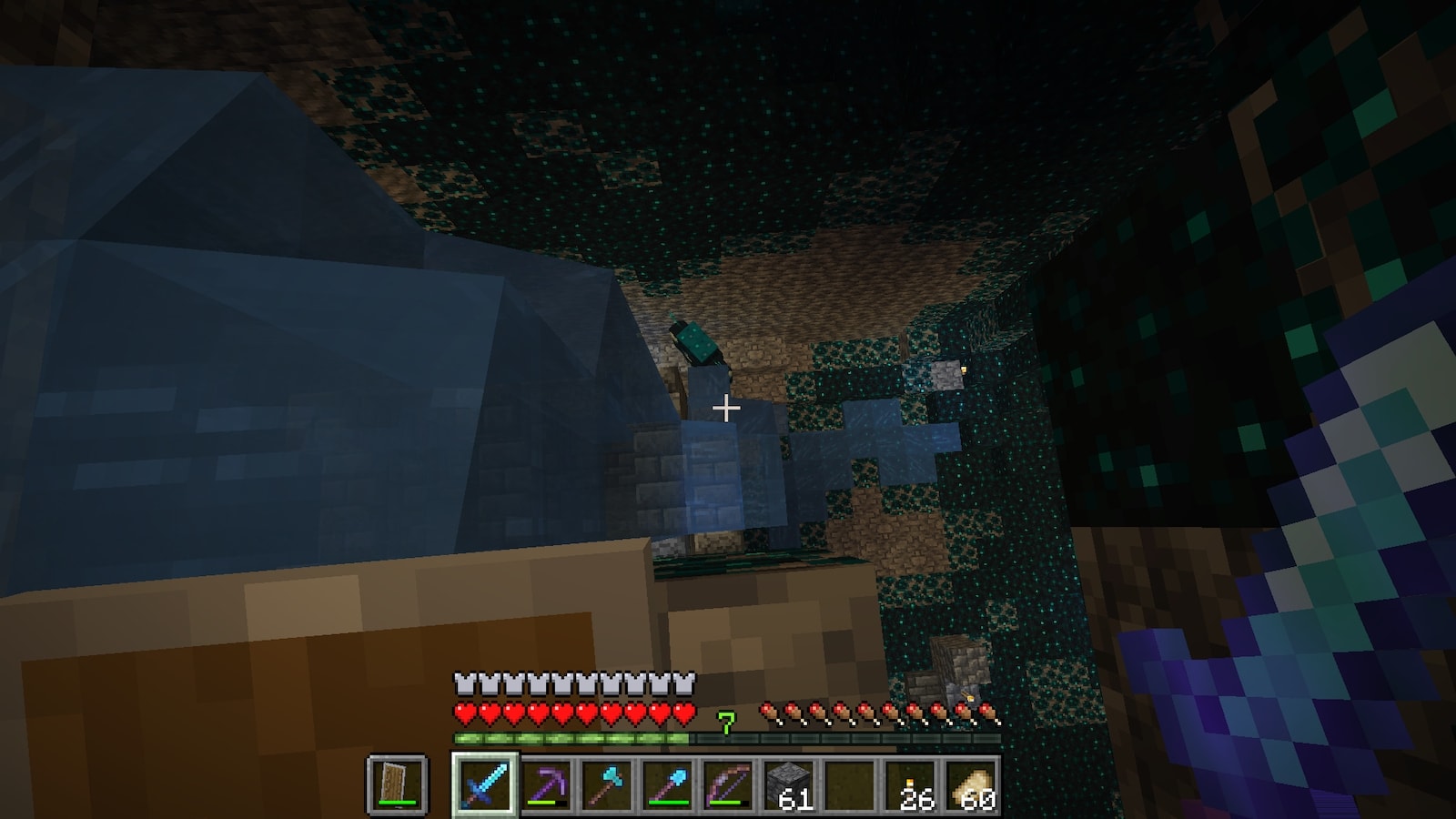Screen dimensions: 1456x819
Task: Choose the torch stack of 26
Action: tap(913, 784)
